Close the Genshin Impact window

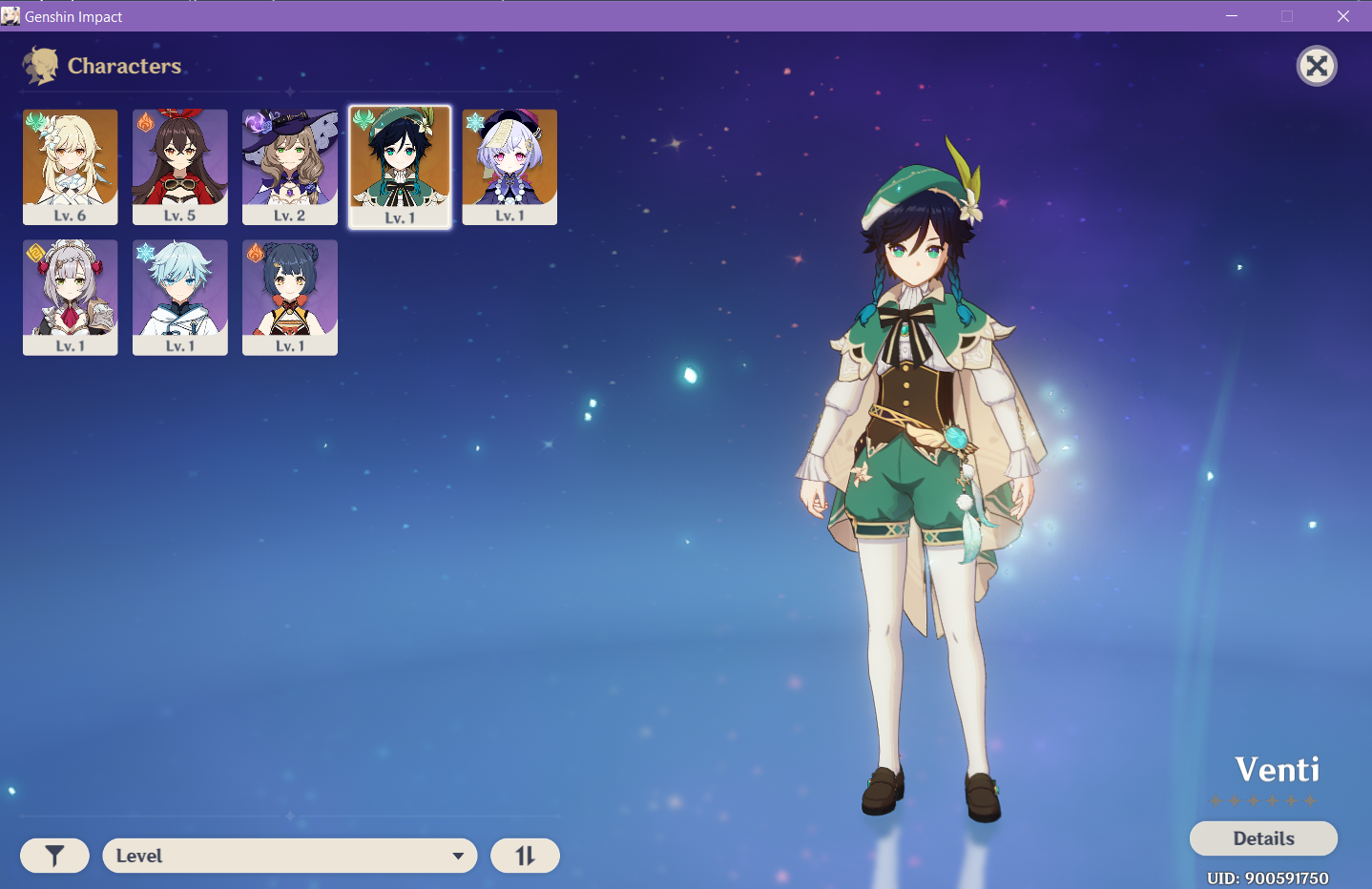(1343, 16)
